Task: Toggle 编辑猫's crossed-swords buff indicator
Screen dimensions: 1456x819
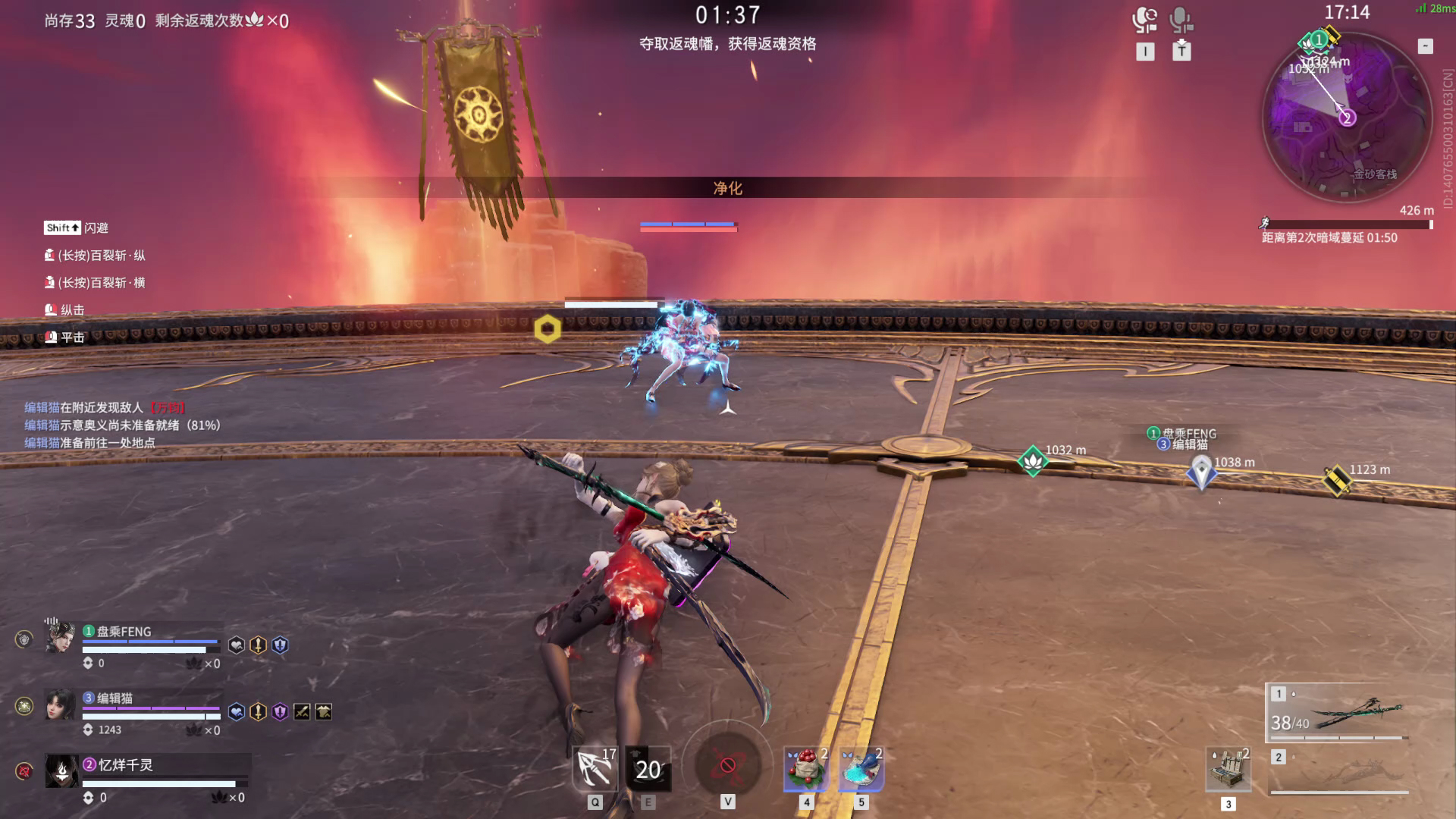Action: point(301,713)
